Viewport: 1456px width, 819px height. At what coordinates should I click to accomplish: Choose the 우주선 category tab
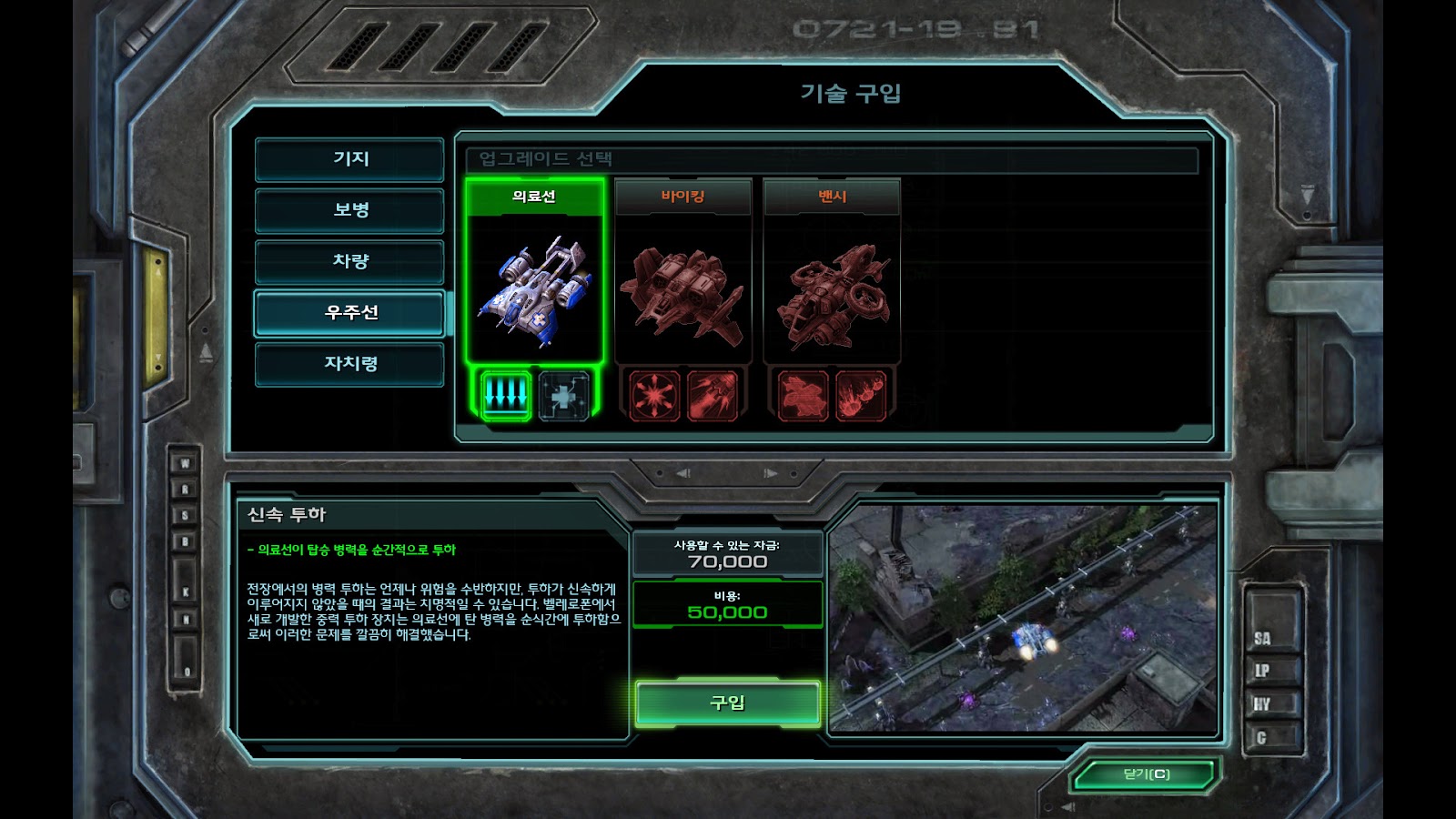pyautogui.click(x=350, y=313)
